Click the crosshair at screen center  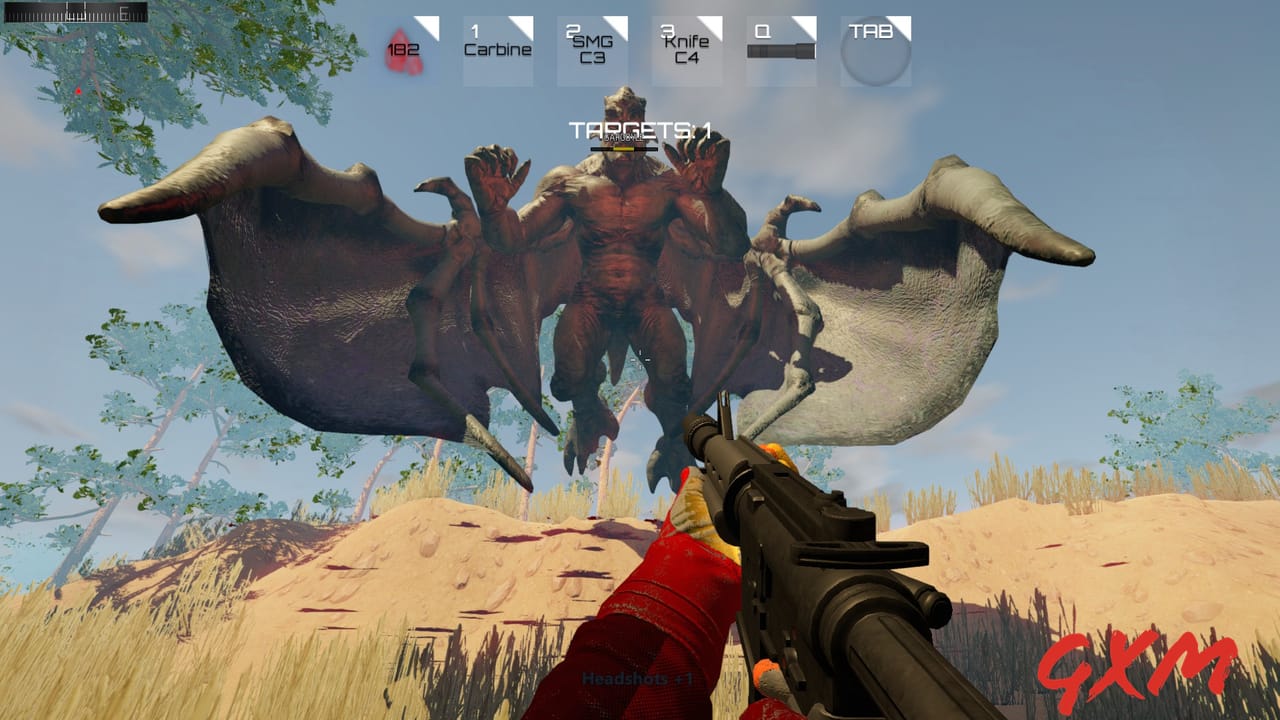tap(640, 360)
